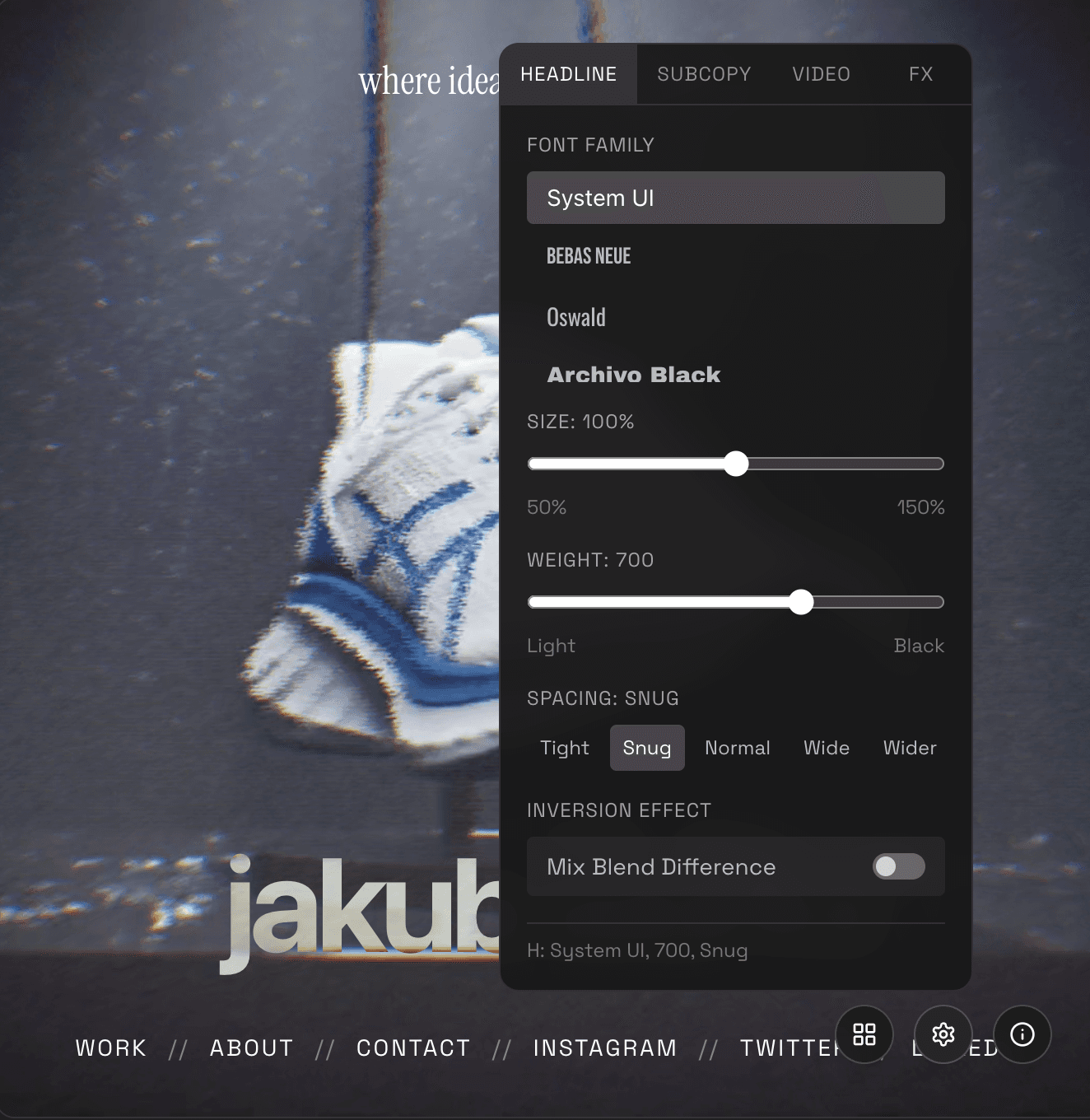Viewport: 1090px width, 1120px height.
Task: Choose the Bebas Neue font family
Action: tap(589, 256)
